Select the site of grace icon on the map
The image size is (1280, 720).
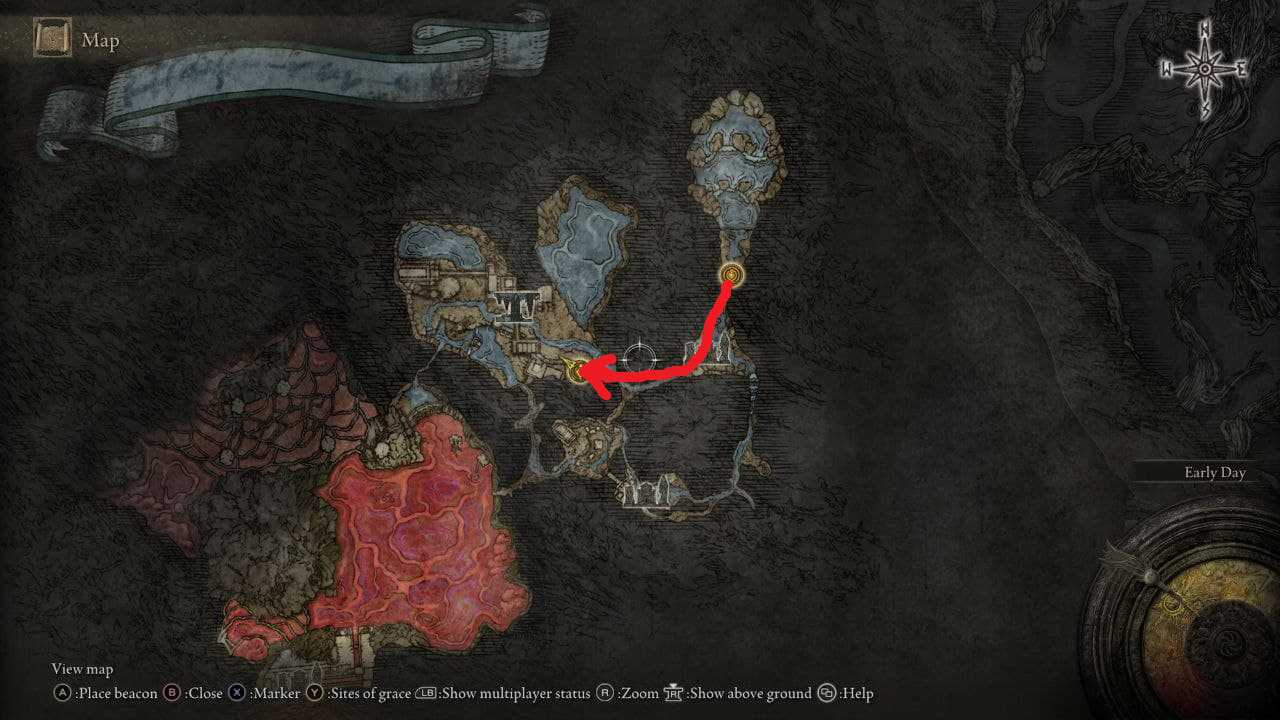pos(733,272)
